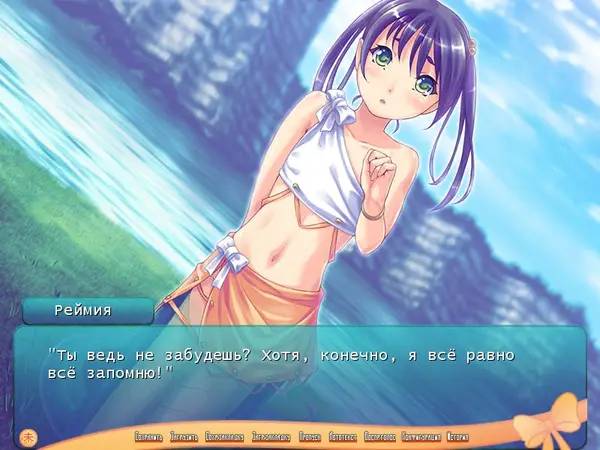Screen dimensions: 600x450
Task: Click the round orange emblem icon
Action: point(30,435)
